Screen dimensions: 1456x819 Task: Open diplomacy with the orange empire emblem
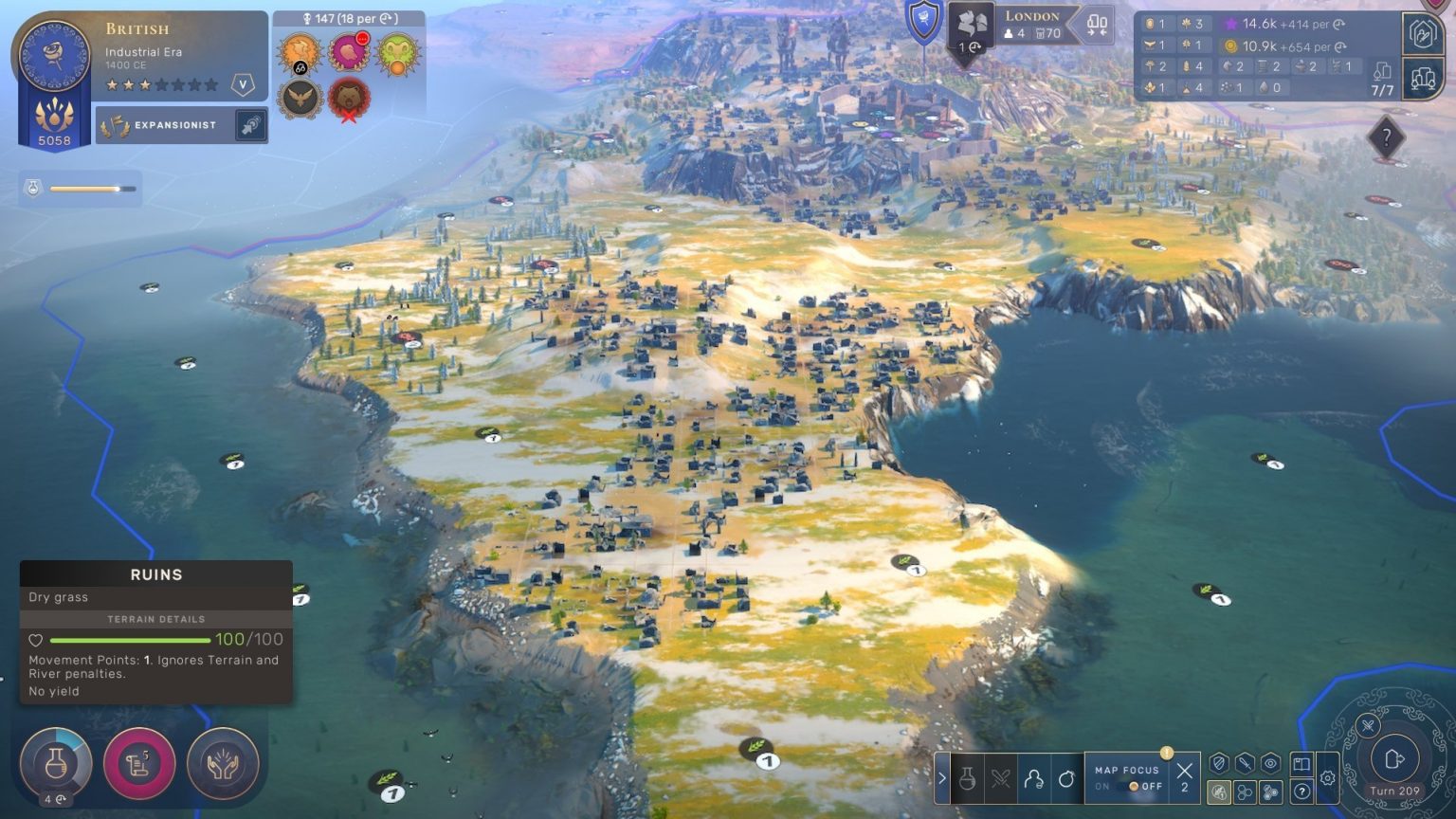(x=299, y=53)
